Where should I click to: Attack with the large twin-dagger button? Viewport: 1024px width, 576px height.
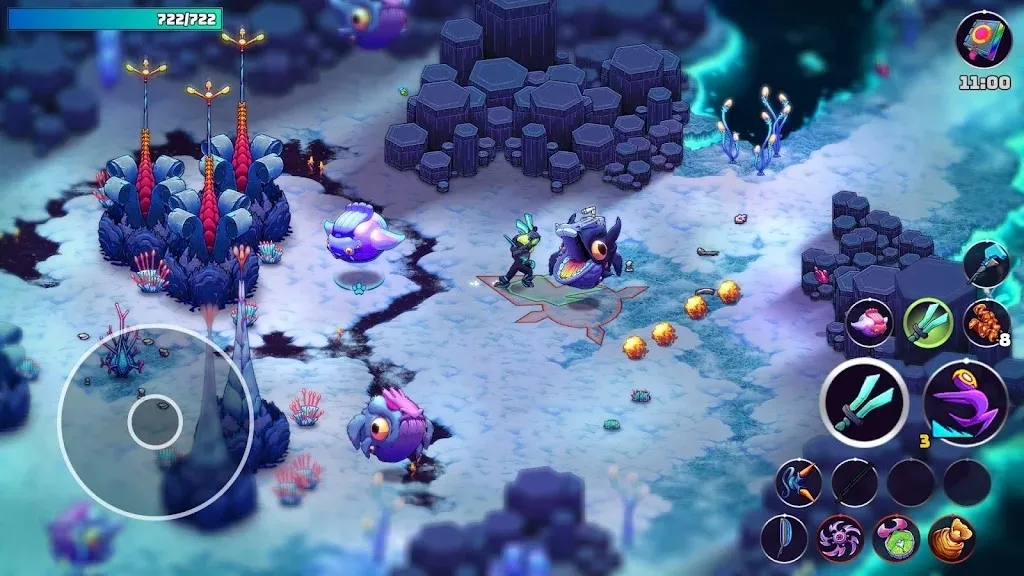(x=864, y=403)
